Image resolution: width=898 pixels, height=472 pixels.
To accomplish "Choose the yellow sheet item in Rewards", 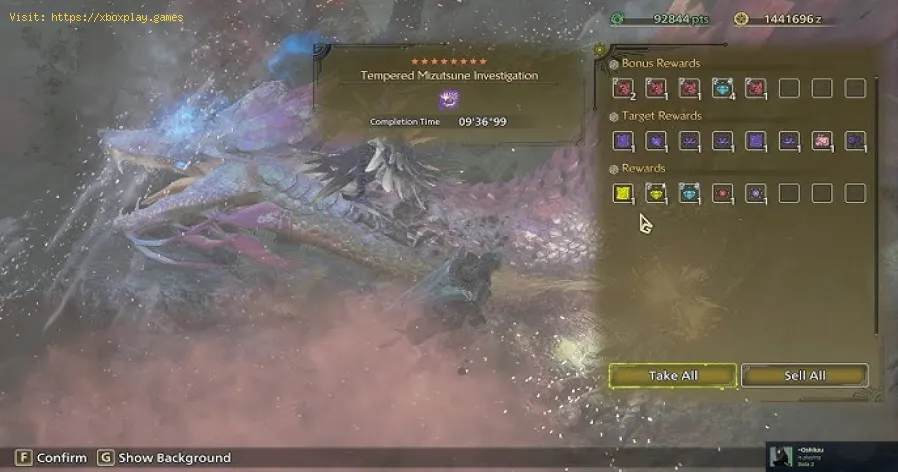I will (622, 193).
